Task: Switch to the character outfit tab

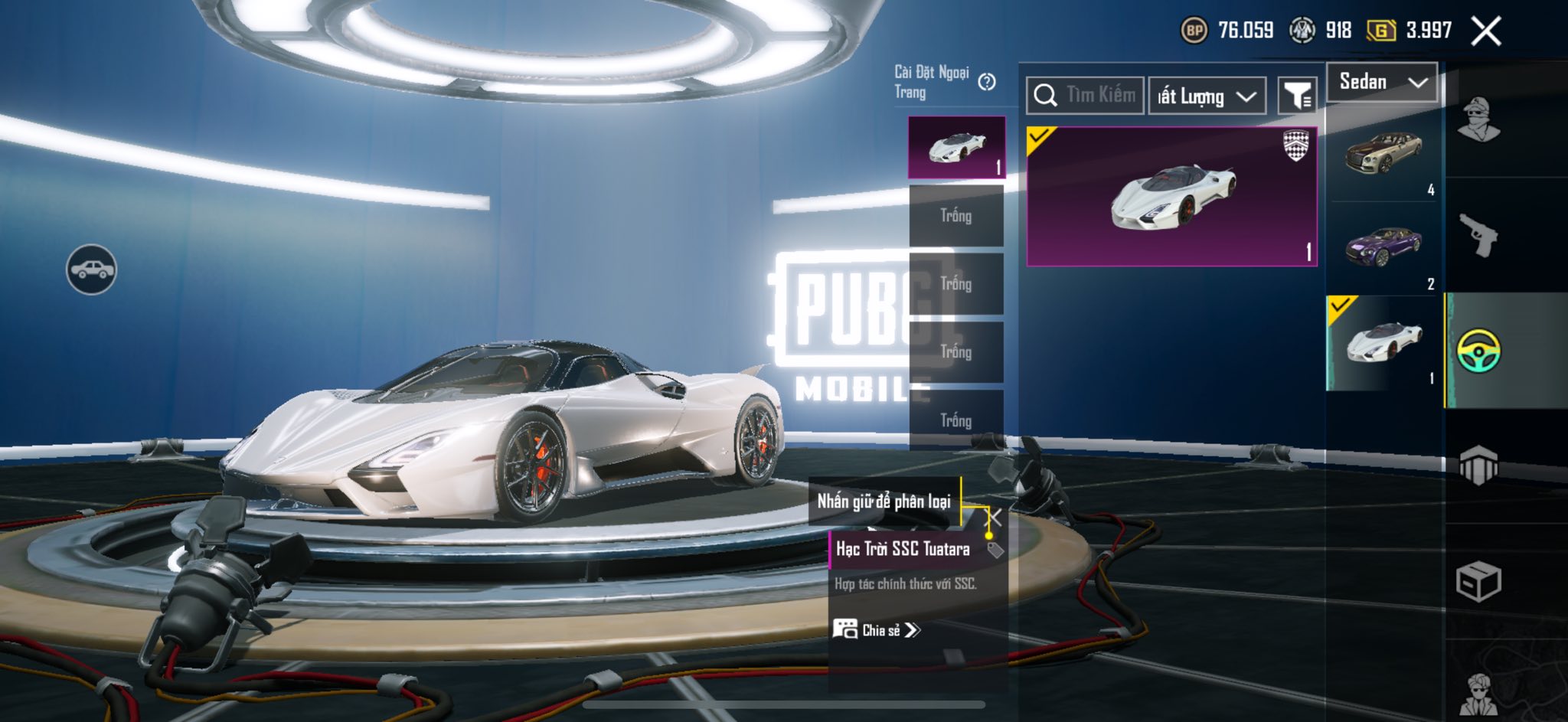Action: [1478, 120]
